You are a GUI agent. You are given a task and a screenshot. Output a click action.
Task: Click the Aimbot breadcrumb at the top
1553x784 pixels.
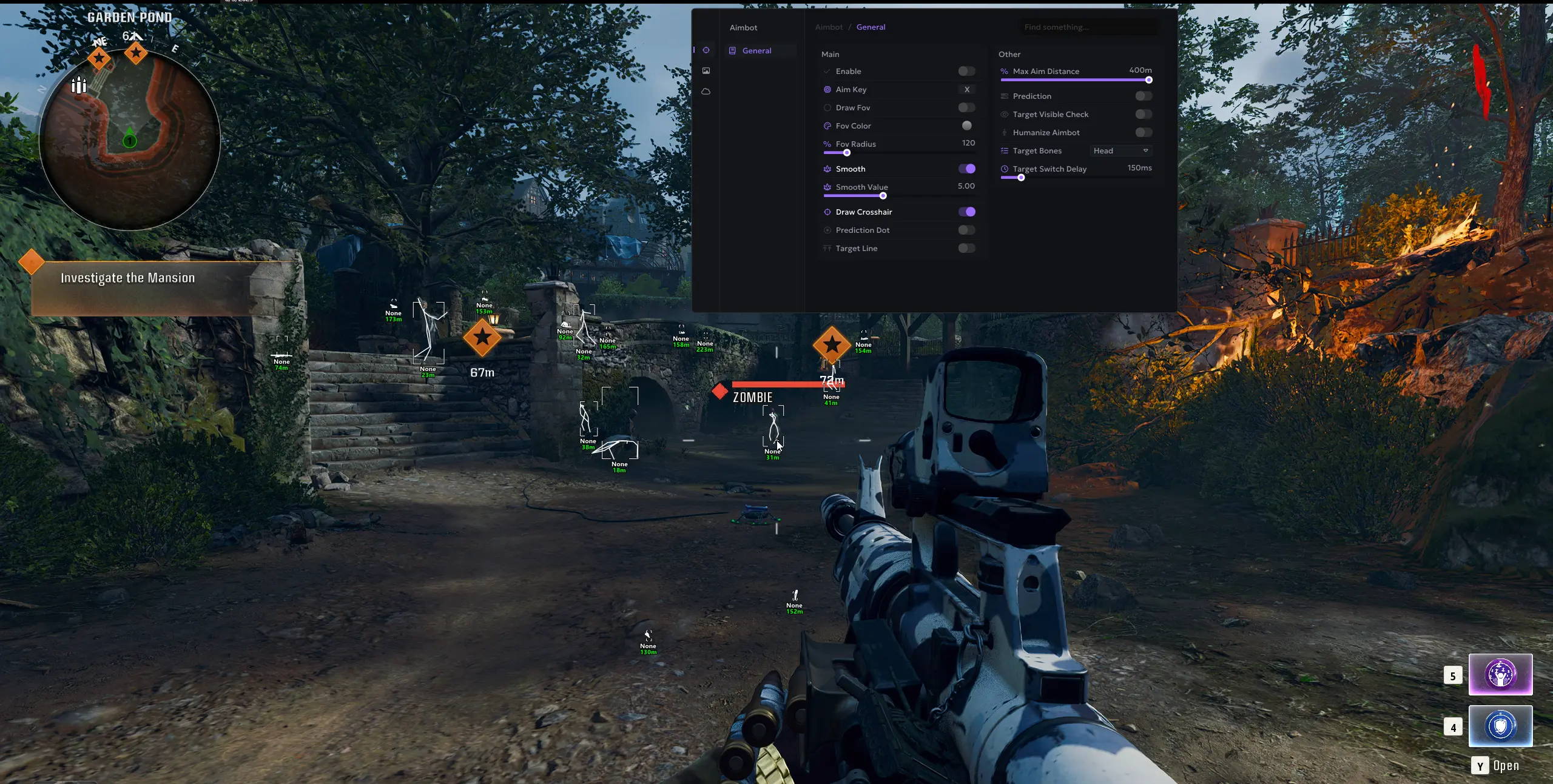[829, 27]
